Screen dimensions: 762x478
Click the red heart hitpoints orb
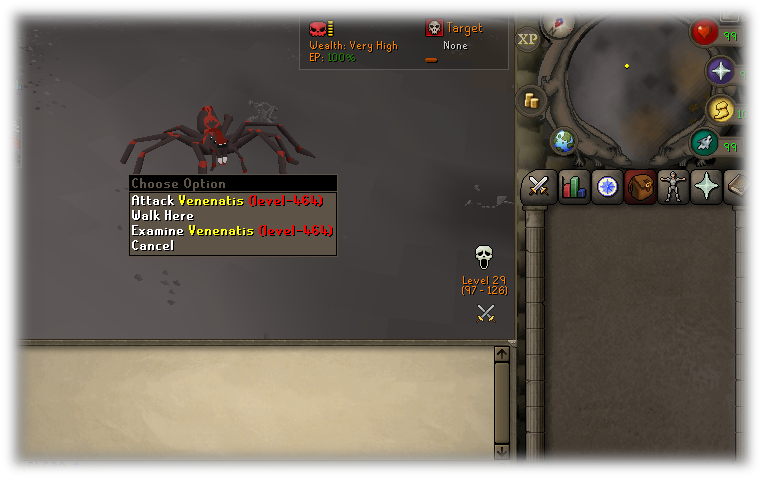tap(705, 32)
